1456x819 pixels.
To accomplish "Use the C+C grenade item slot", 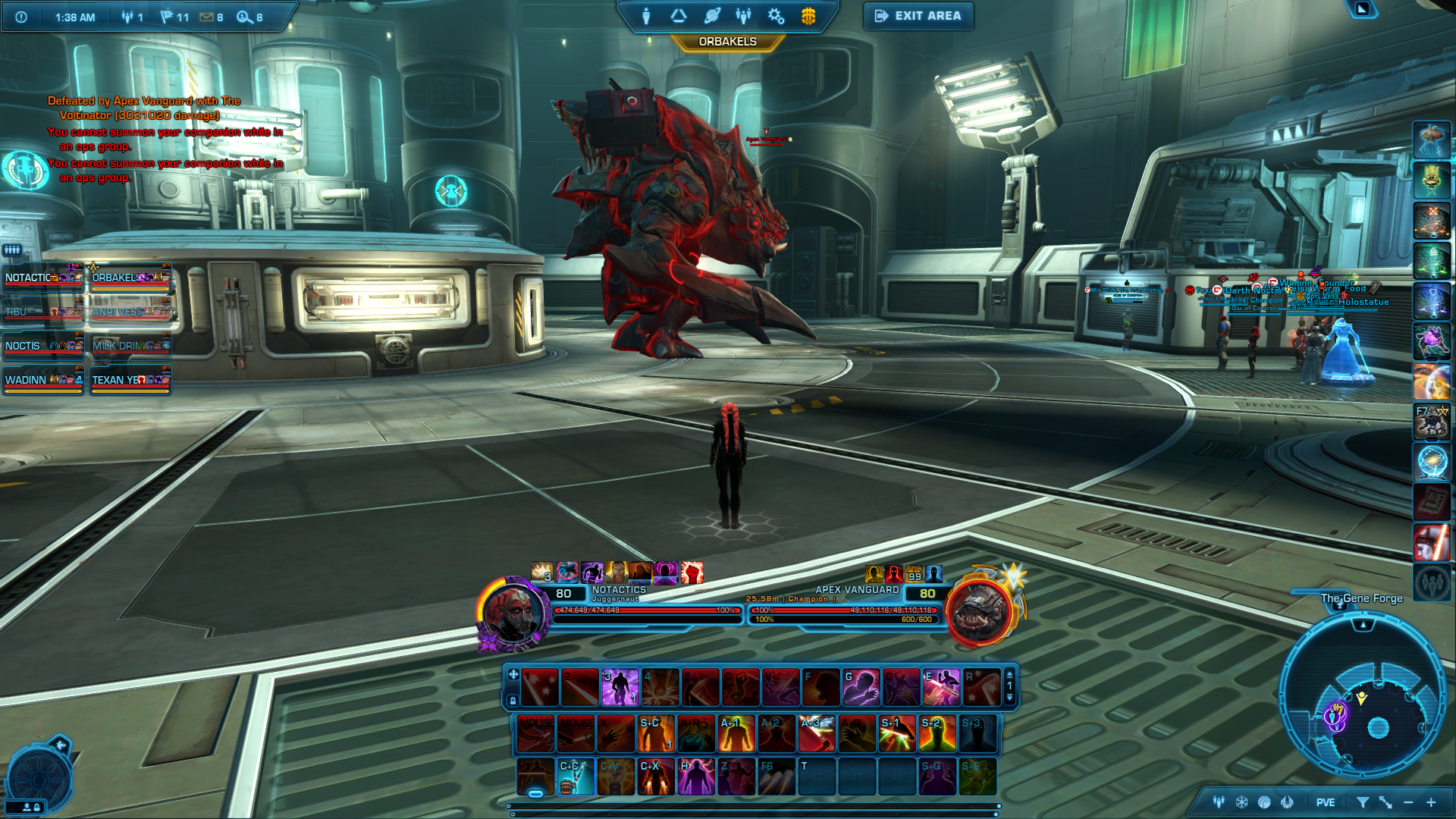I will click(576, 777).
